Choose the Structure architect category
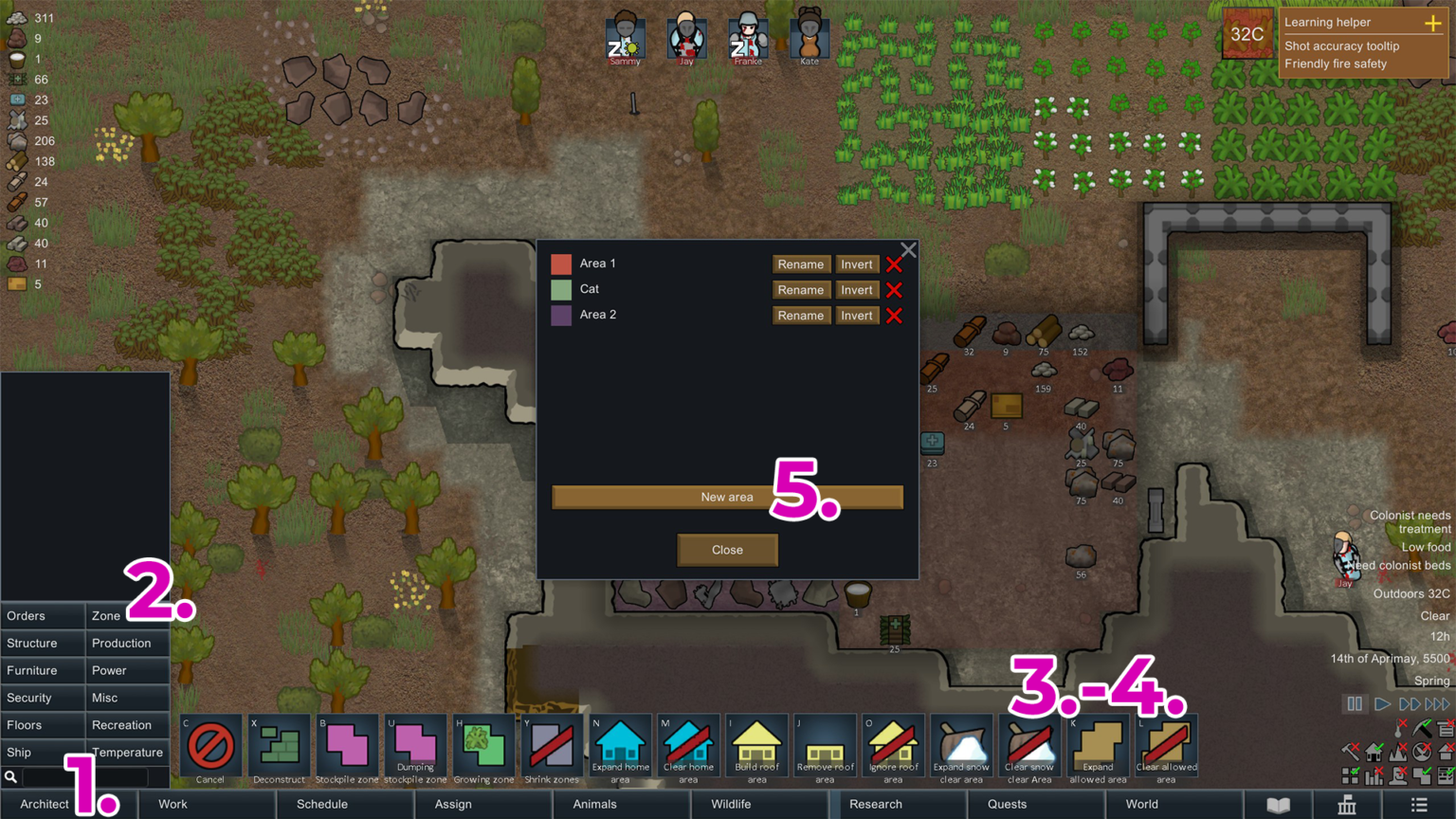The image size is (1456, 819). (x=32, y=644)
